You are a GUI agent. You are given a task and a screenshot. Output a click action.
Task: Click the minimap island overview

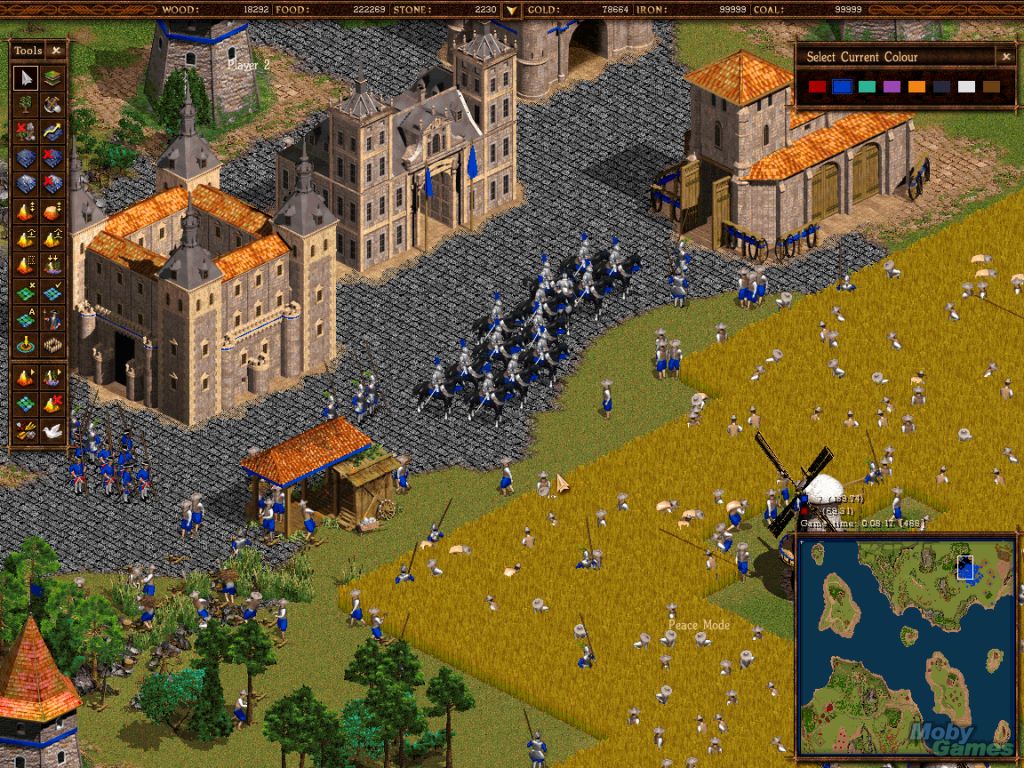(x=905, y=643)
